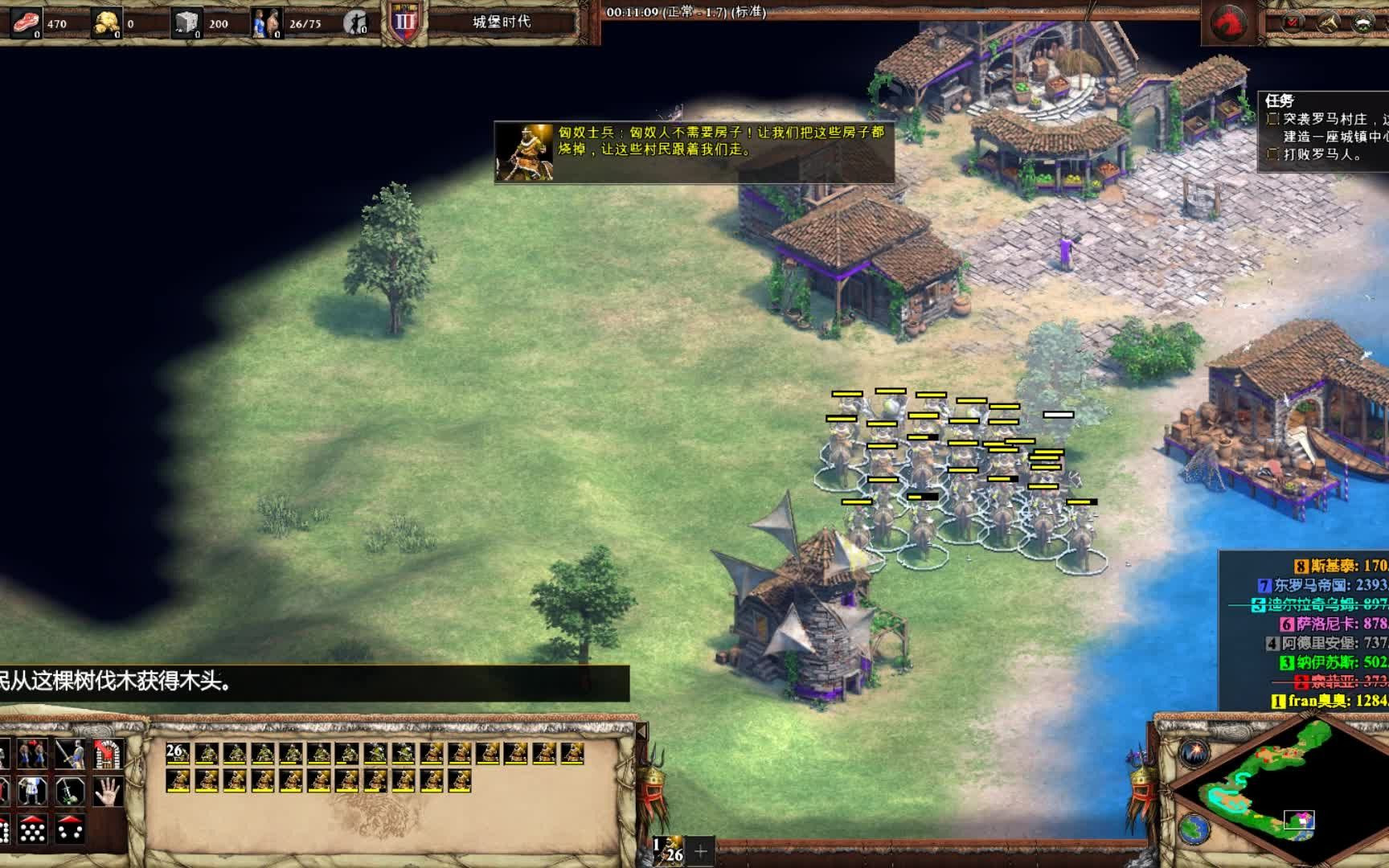Viewport: 1389px width, 868px height.
Task: Toggle the globe minimap mode button
Action: point(1196,828)
